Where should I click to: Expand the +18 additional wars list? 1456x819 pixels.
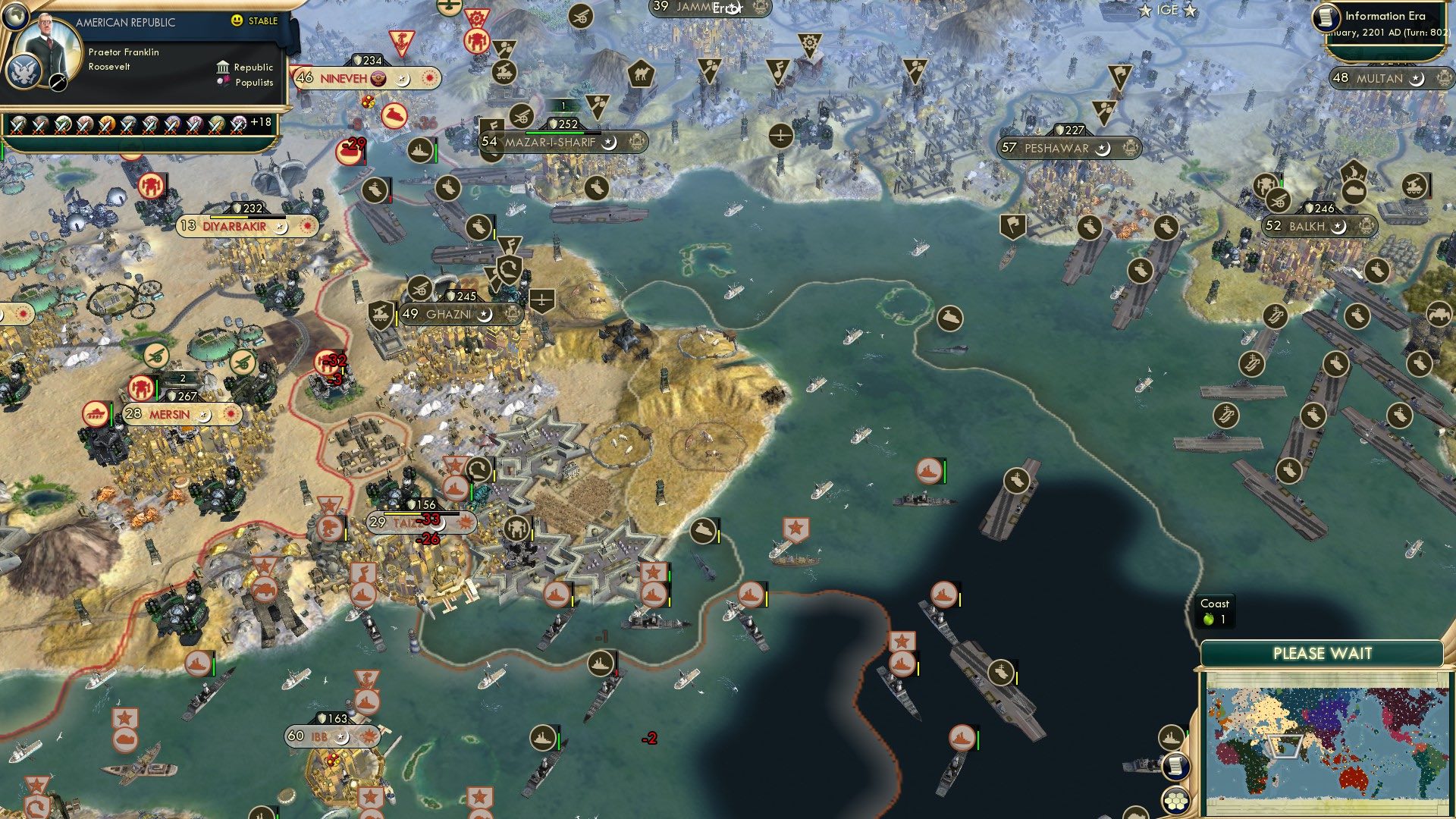click(x=260, y=122)
